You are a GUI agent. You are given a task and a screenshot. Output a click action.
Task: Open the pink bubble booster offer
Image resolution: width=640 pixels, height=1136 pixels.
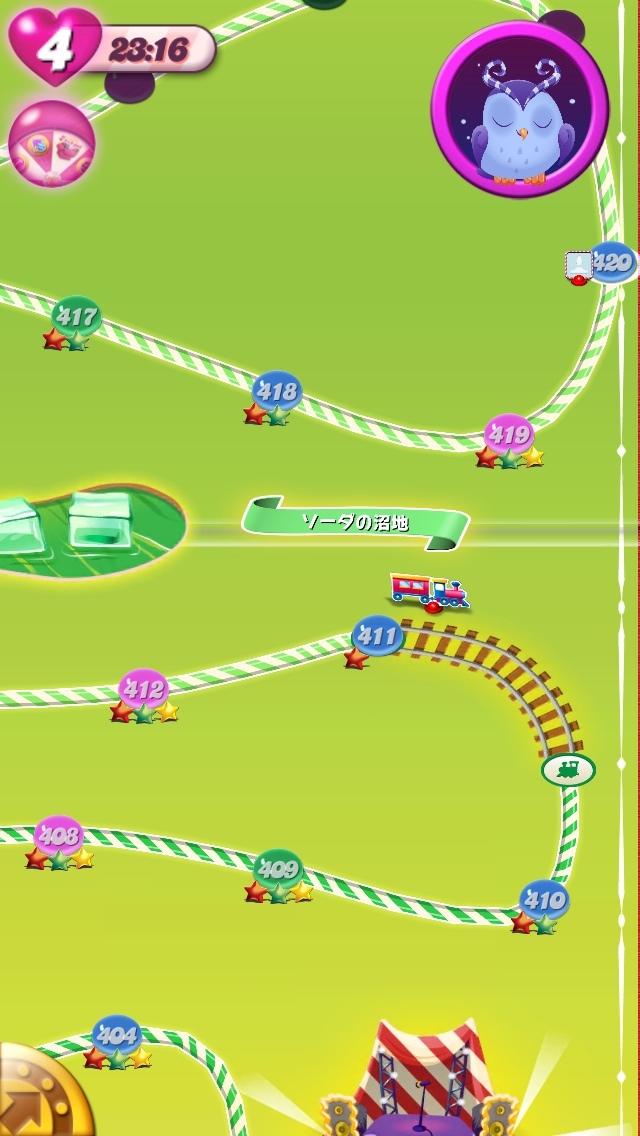[x=52, y=144]
